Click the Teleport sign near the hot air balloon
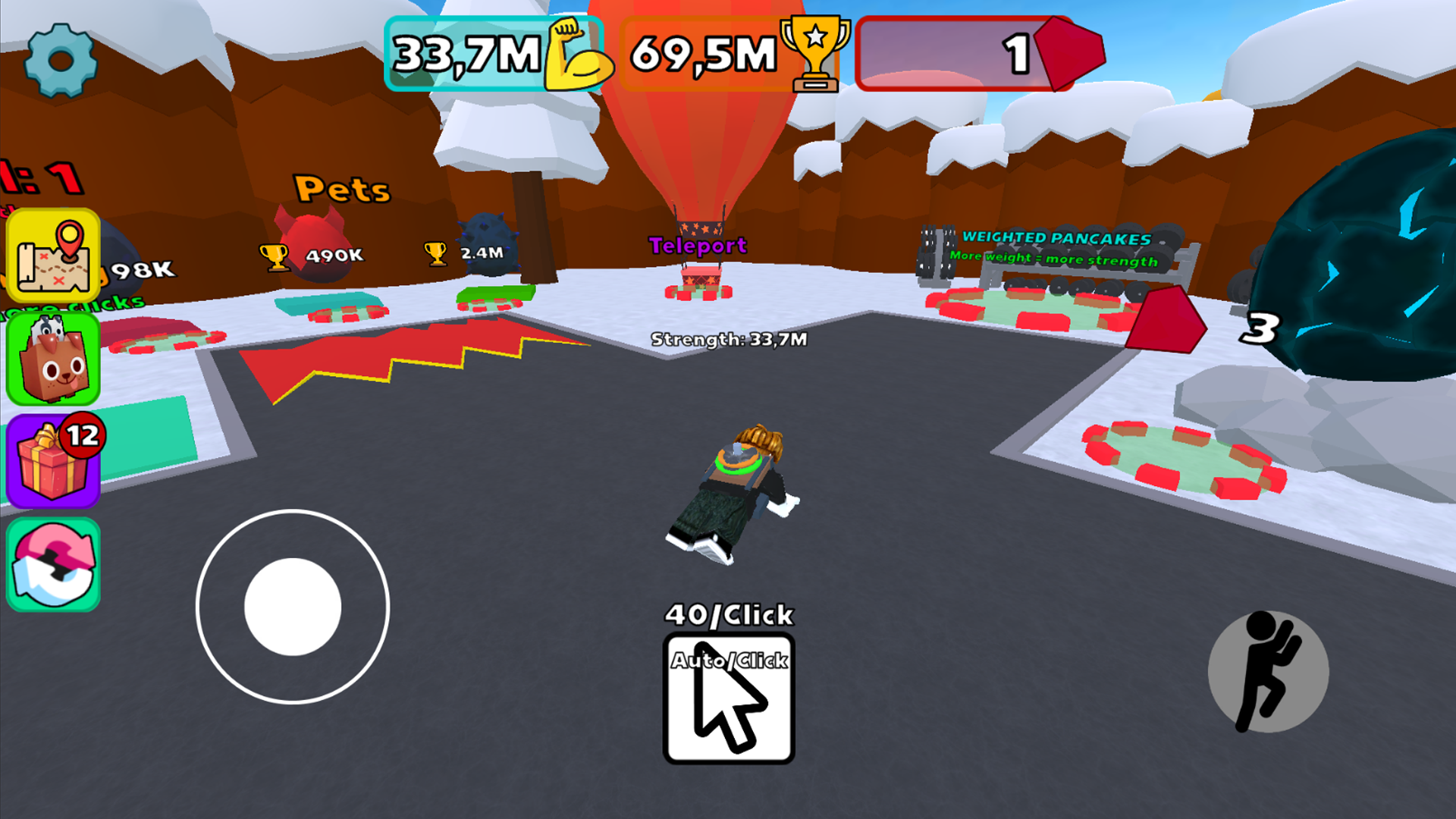Screen dimensions: 1456x819 pos(698,246)
